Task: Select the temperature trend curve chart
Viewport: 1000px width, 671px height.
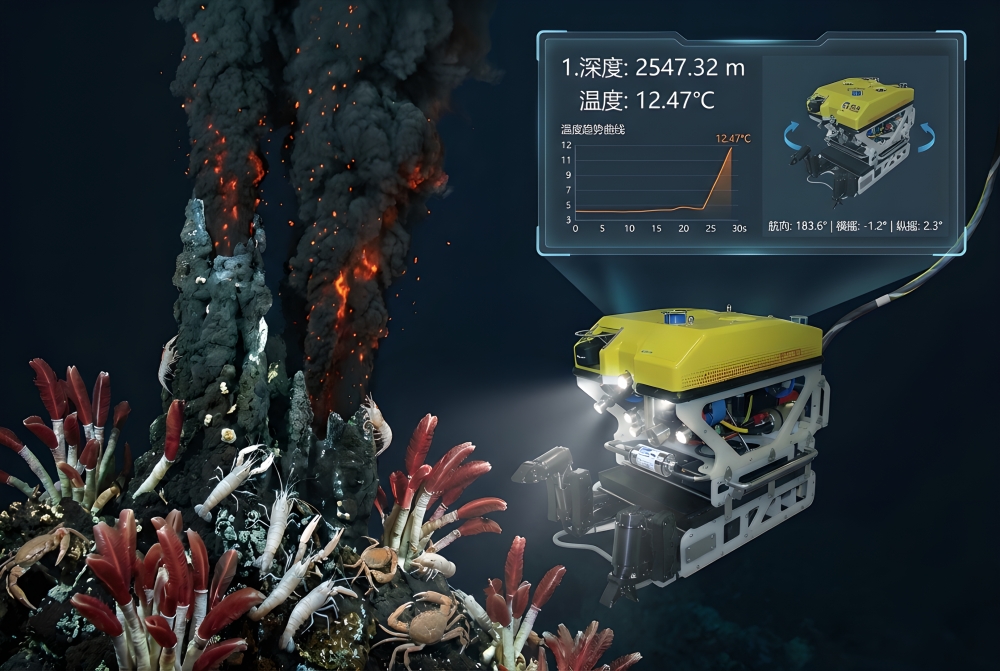Action: click(656, 180)
